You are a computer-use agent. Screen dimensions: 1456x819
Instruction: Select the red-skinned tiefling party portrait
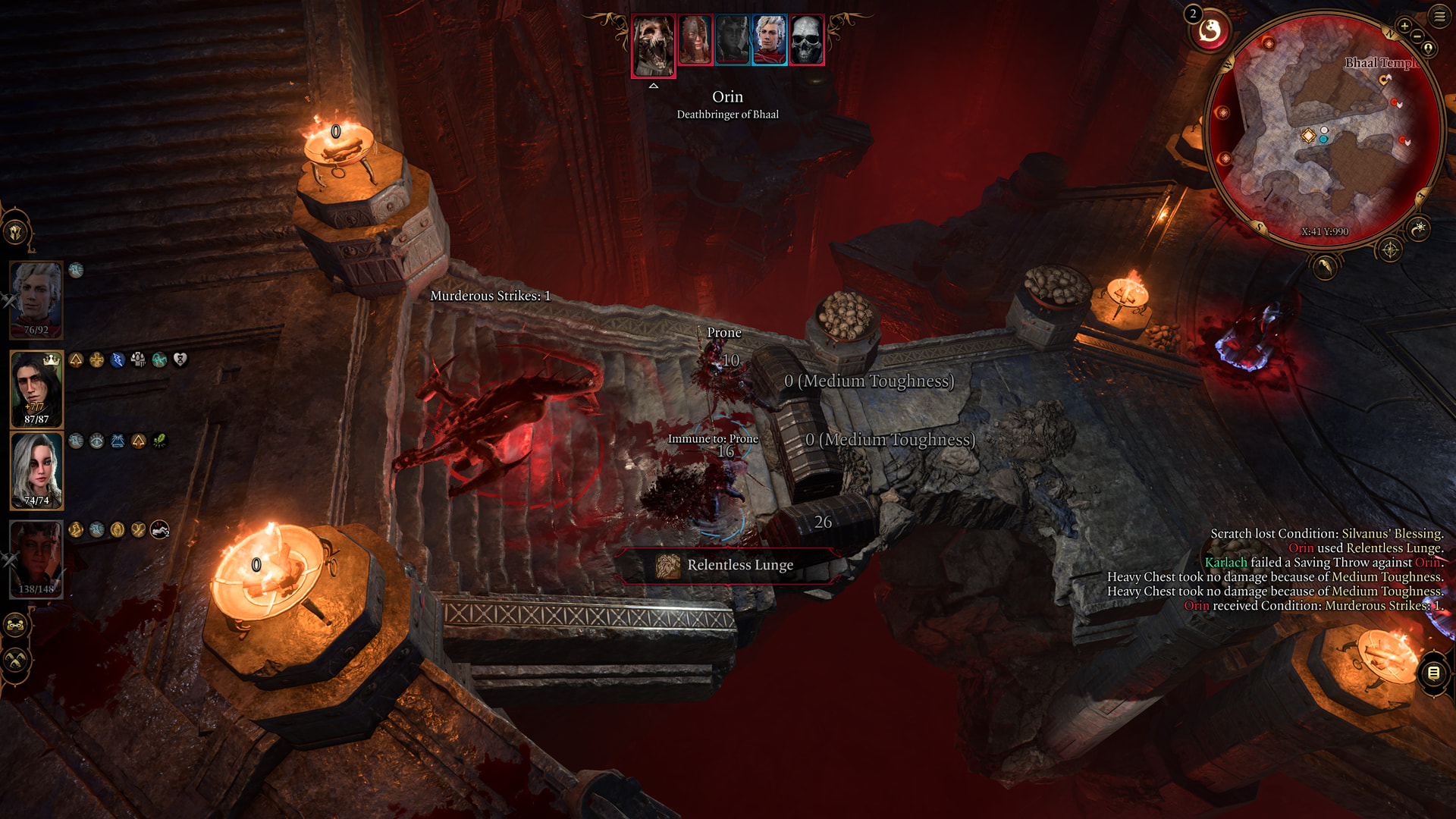click(x=36, y=558)
